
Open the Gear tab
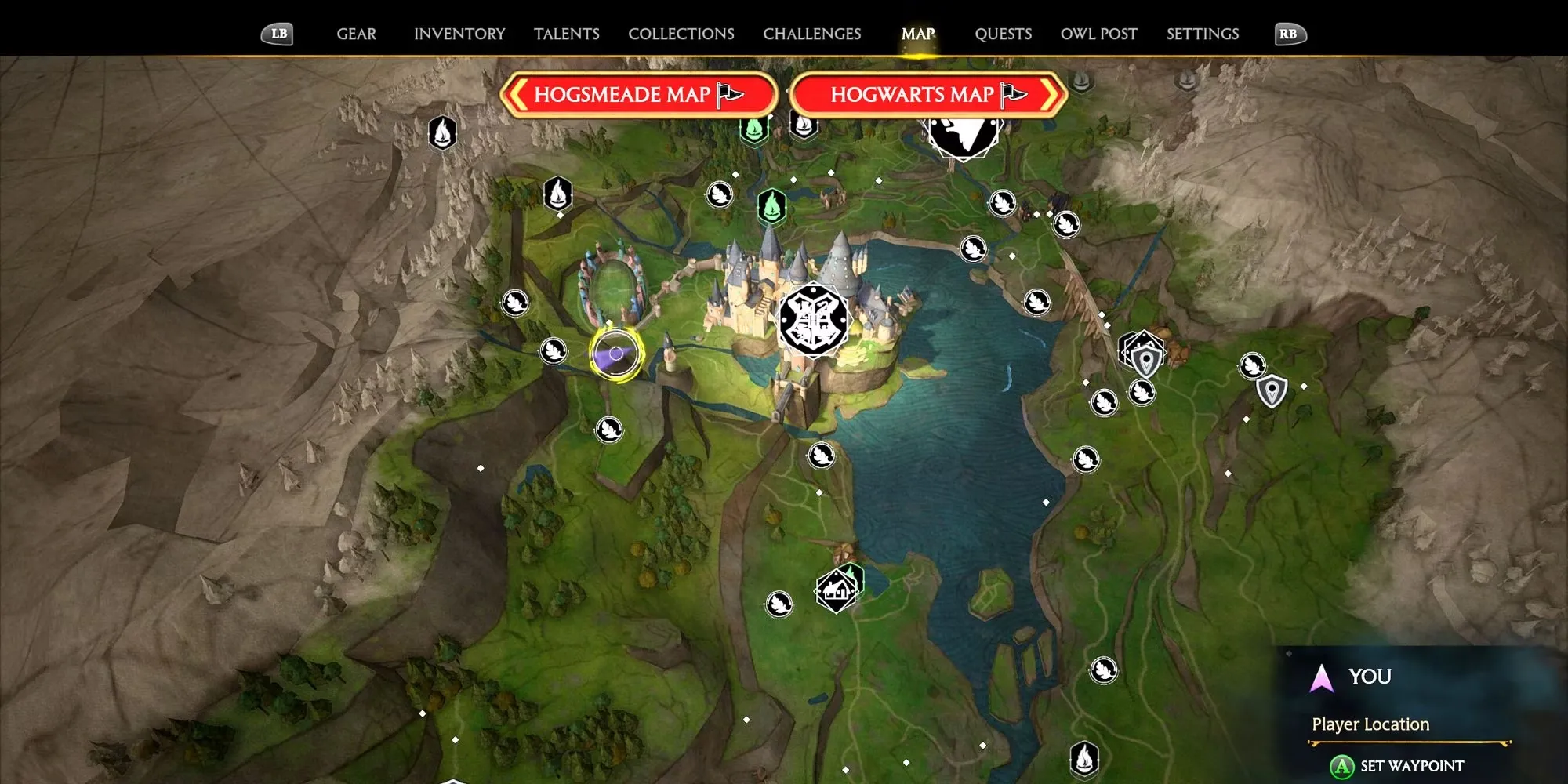(x=356, y=34)
